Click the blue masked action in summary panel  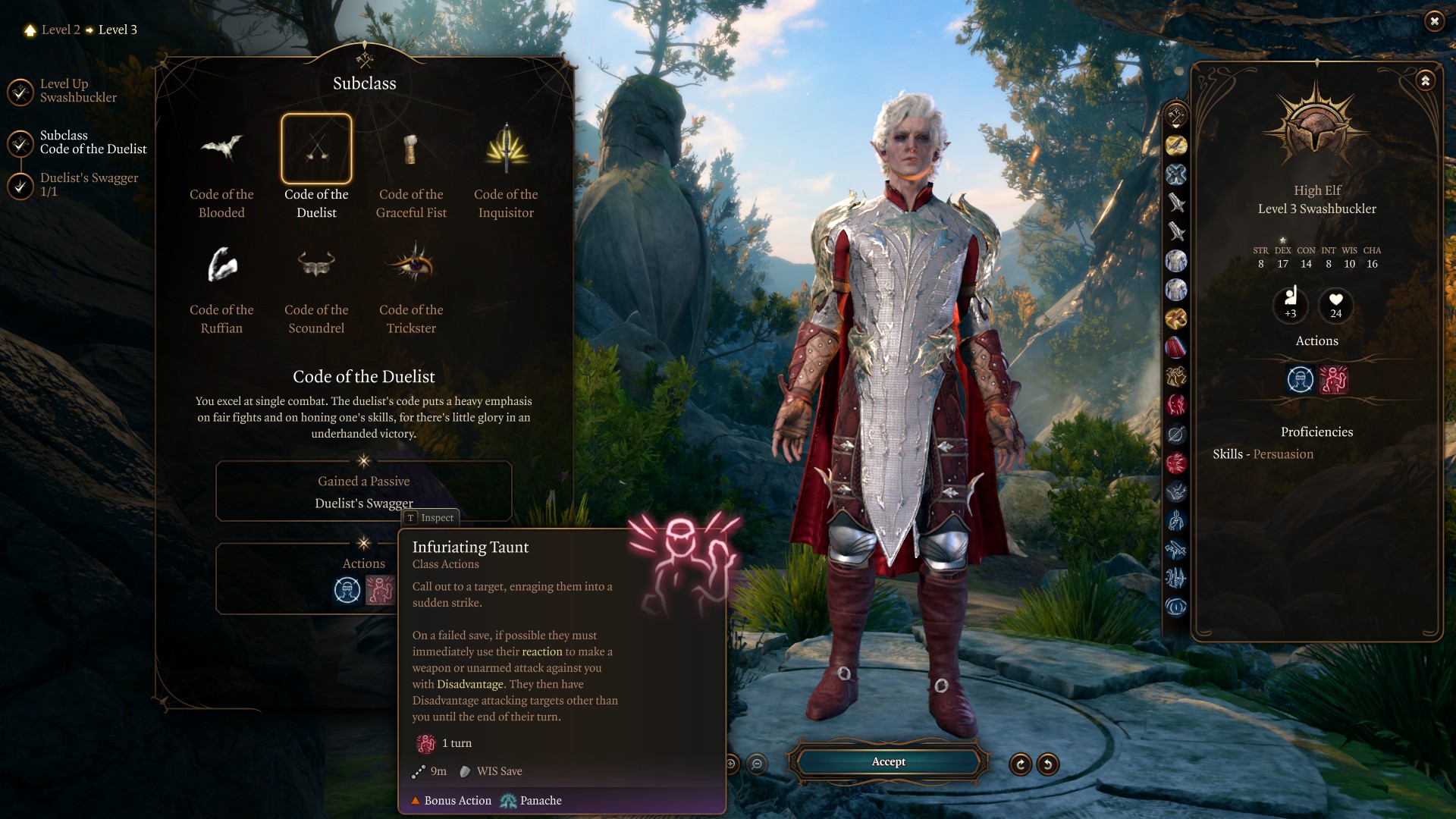click(x=1301, y=379)
